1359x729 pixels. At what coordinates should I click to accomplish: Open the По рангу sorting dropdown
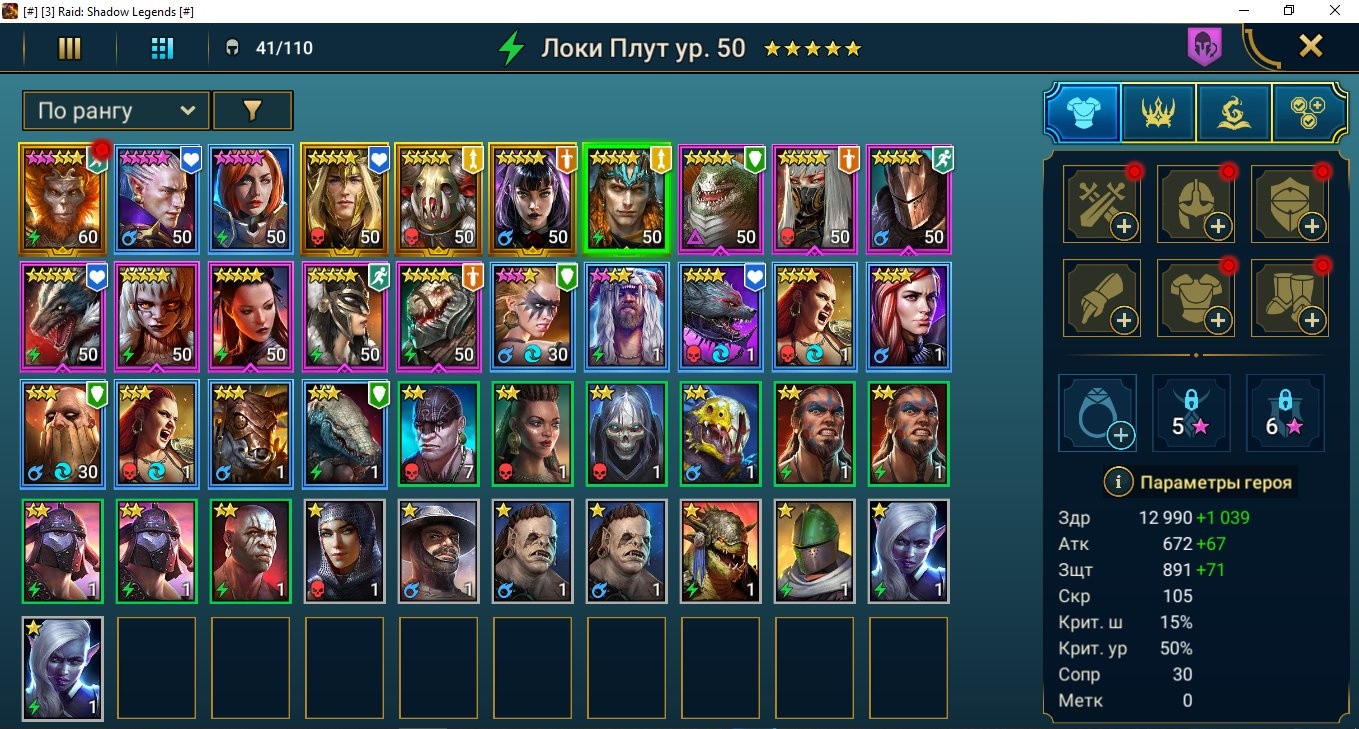point(113,111)
